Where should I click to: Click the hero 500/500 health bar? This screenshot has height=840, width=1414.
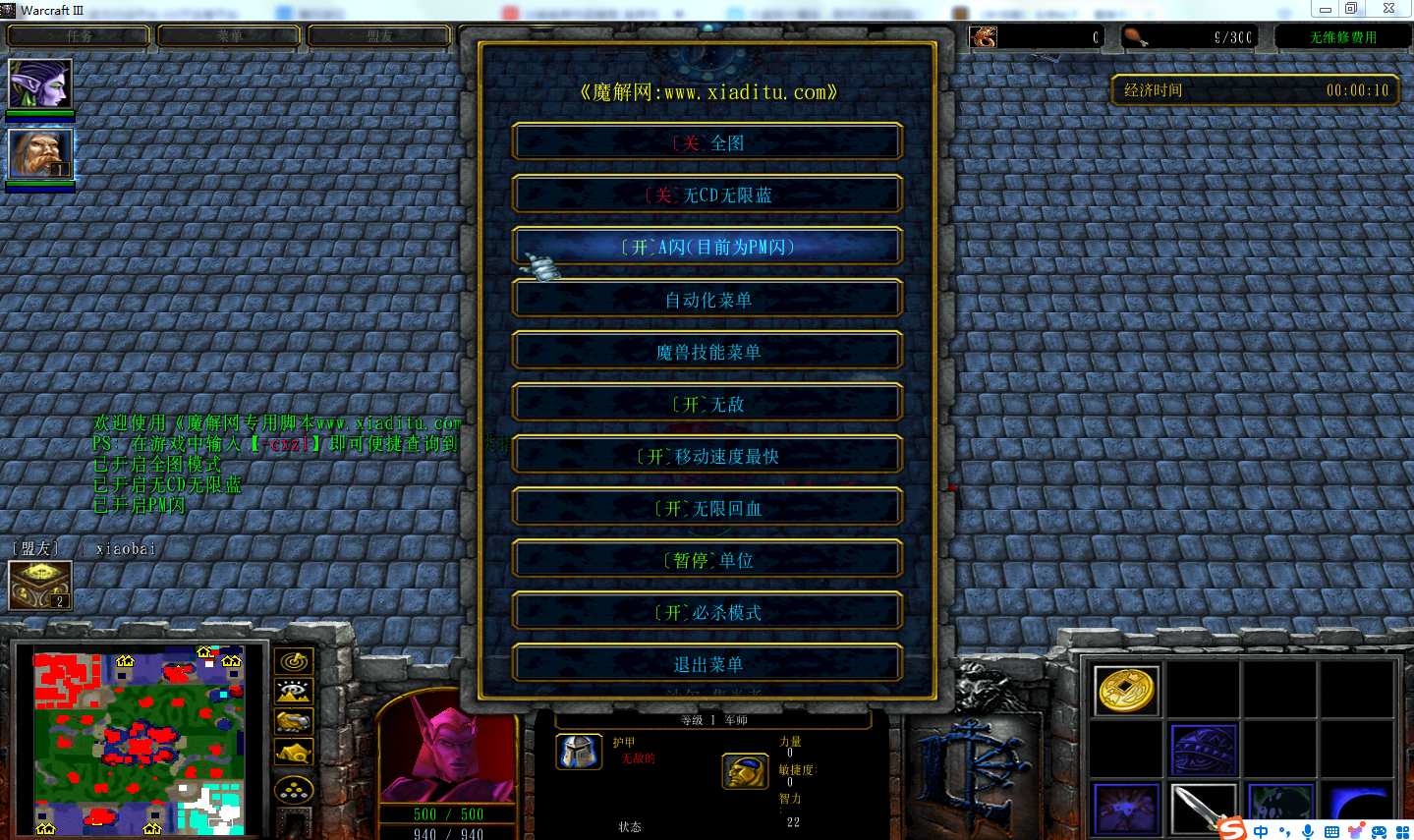pos(449,814)
